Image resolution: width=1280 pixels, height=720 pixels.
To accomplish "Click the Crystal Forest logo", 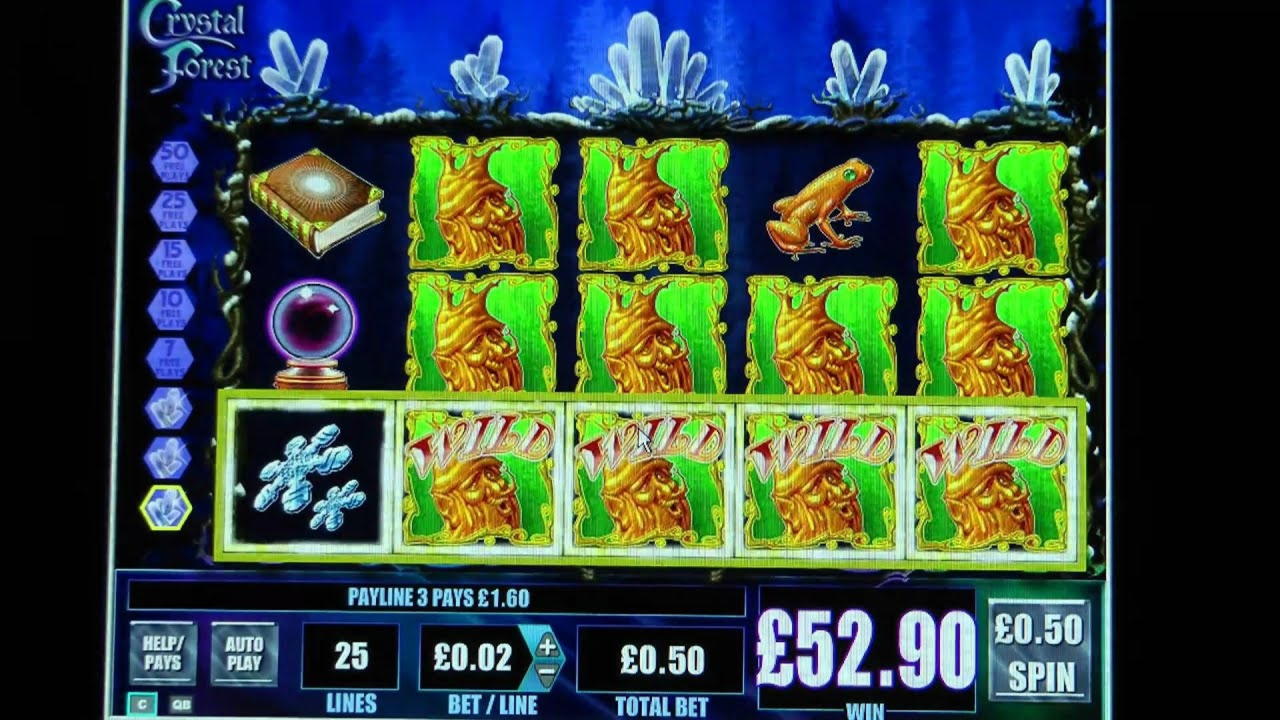I will point(197,42).
